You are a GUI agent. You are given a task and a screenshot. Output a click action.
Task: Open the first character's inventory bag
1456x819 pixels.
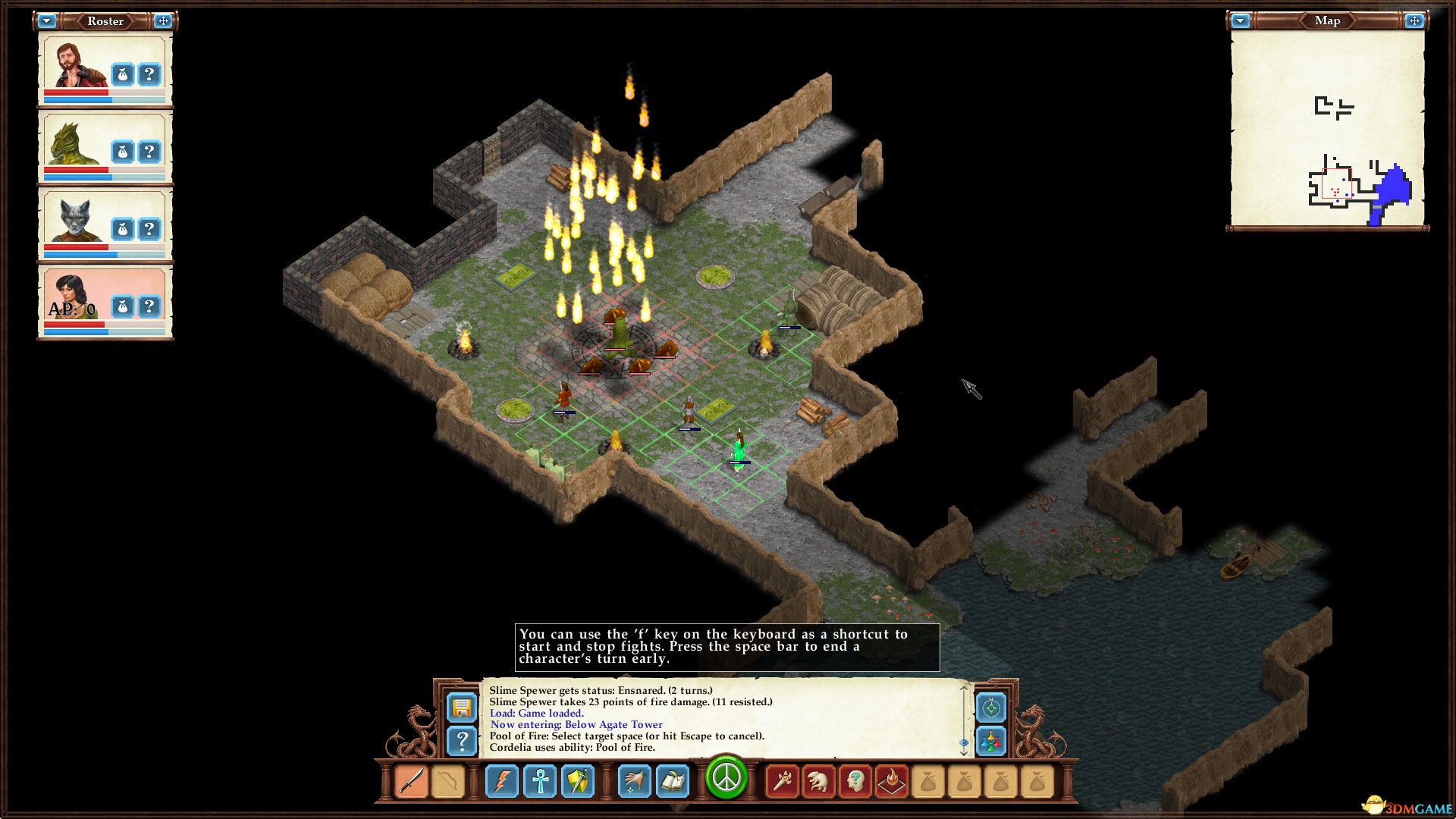pos(122,73)
